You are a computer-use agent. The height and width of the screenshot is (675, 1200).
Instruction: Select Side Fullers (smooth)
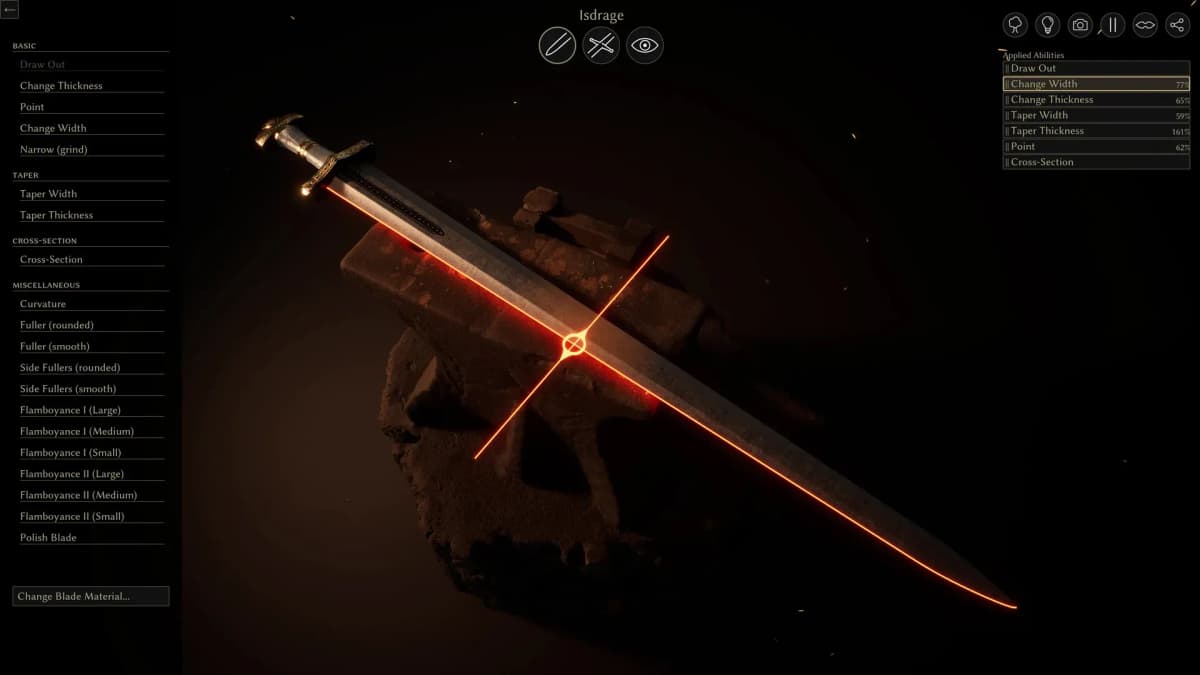coord(68,389)
